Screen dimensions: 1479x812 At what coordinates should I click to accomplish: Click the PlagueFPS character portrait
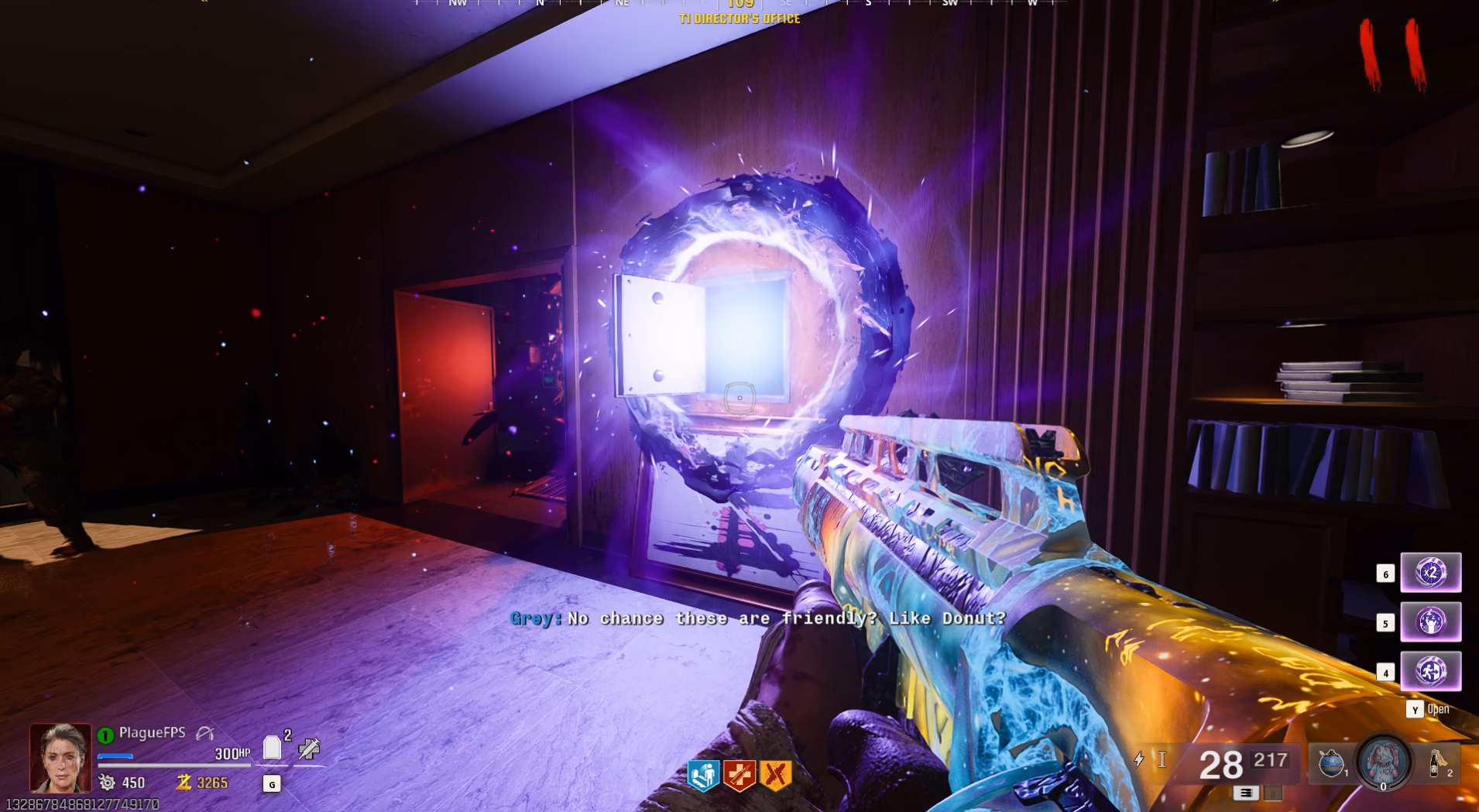tap(60, 757)
